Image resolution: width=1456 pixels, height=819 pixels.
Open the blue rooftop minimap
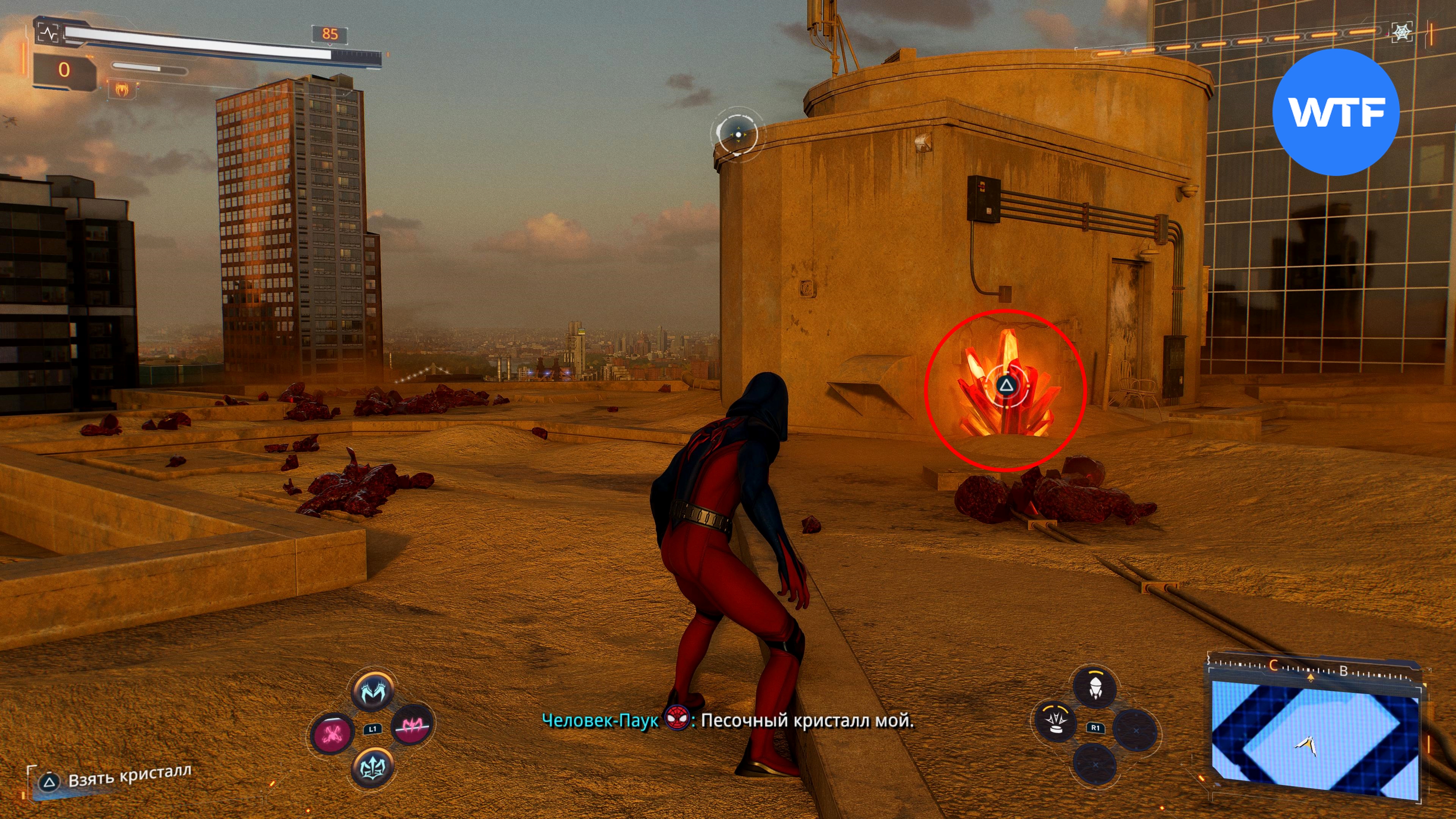coord(1315,734)
